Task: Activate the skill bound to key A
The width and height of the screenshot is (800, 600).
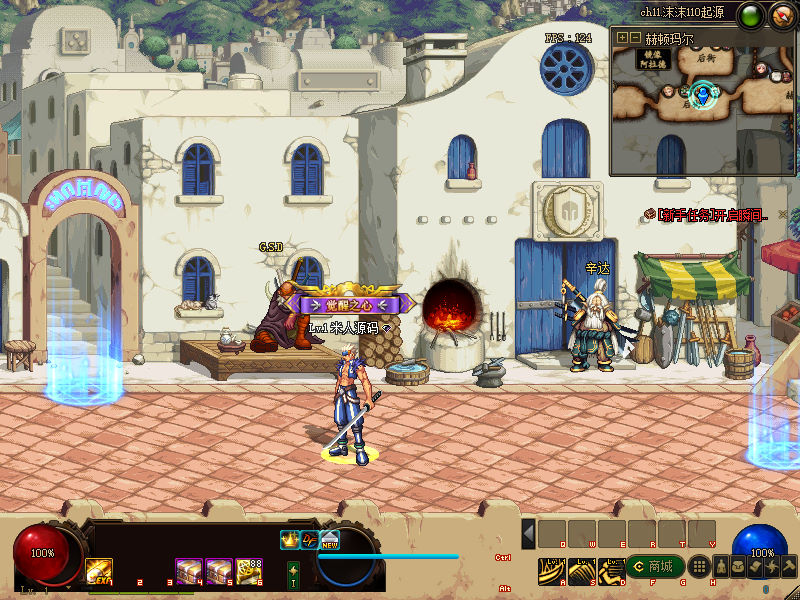Action: click(x=552, y=570)
